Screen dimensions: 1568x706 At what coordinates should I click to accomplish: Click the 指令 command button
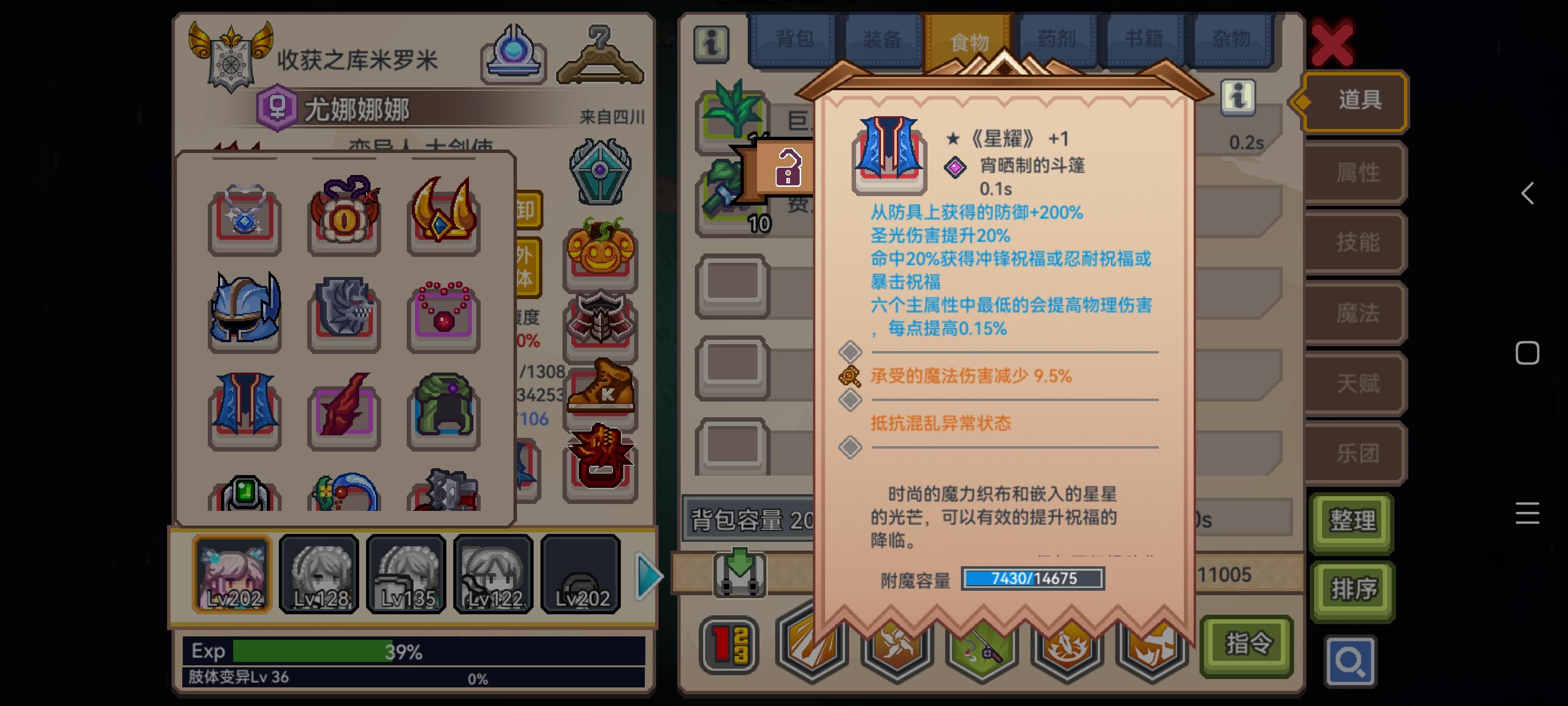(x=1247, y=645)
